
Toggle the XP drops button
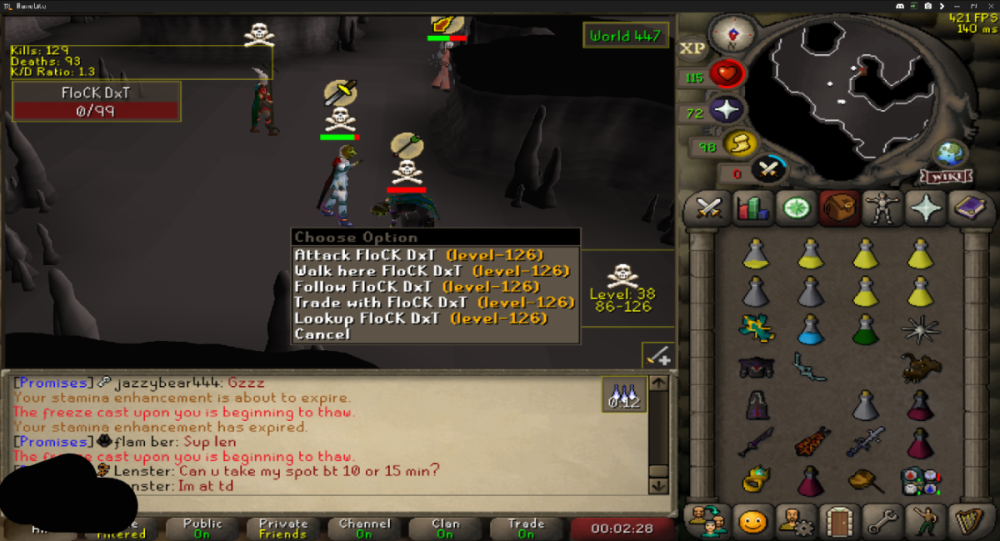692,48
